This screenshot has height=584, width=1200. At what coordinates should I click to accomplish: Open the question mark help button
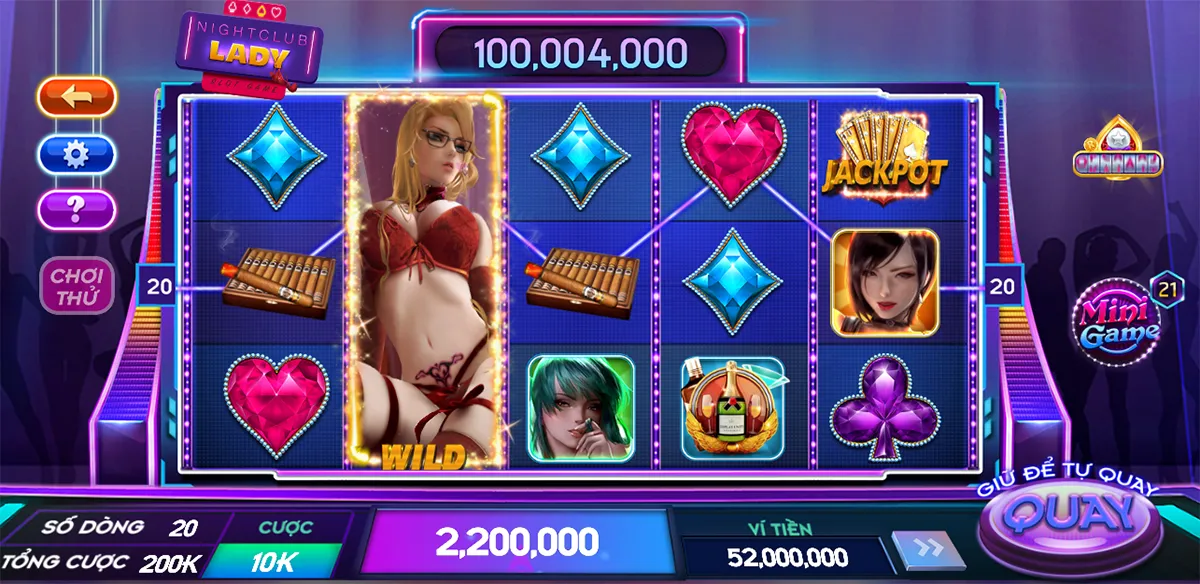(77, 210)
